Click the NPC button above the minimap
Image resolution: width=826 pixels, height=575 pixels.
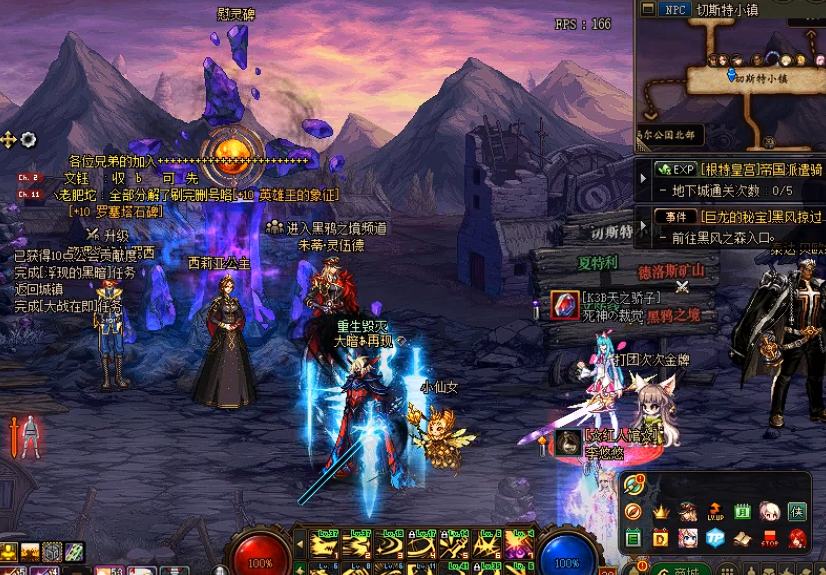(x=674, y=9)
